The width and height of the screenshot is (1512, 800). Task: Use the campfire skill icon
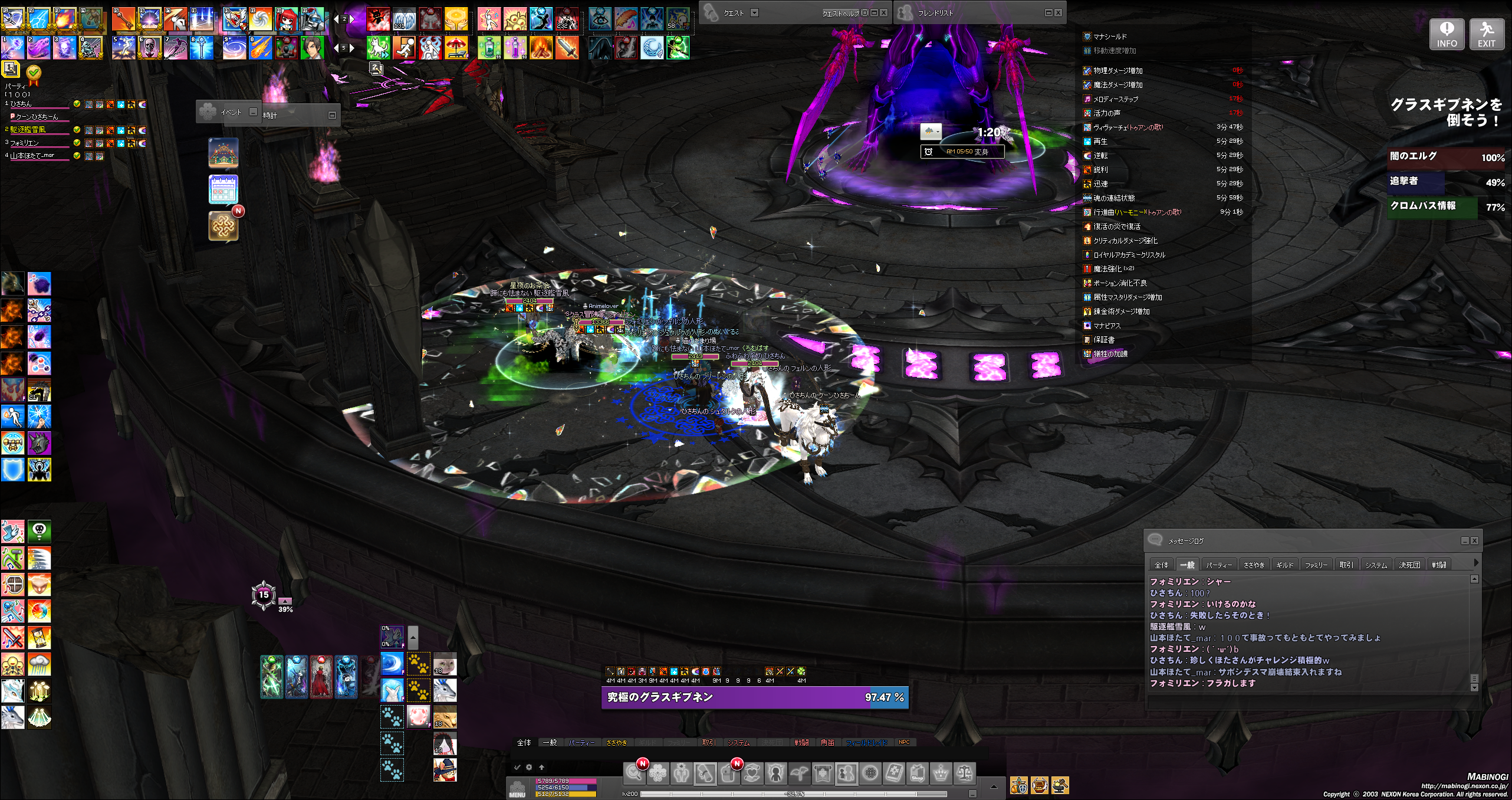(x=541, y=48)
